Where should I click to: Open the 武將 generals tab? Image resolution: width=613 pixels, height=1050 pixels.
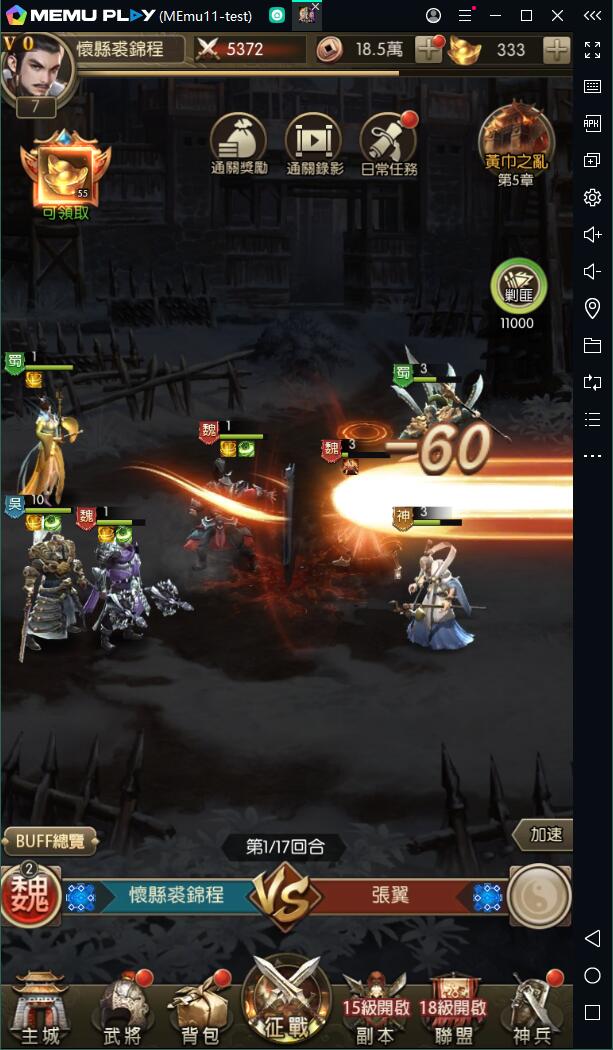pos(122,1007)
